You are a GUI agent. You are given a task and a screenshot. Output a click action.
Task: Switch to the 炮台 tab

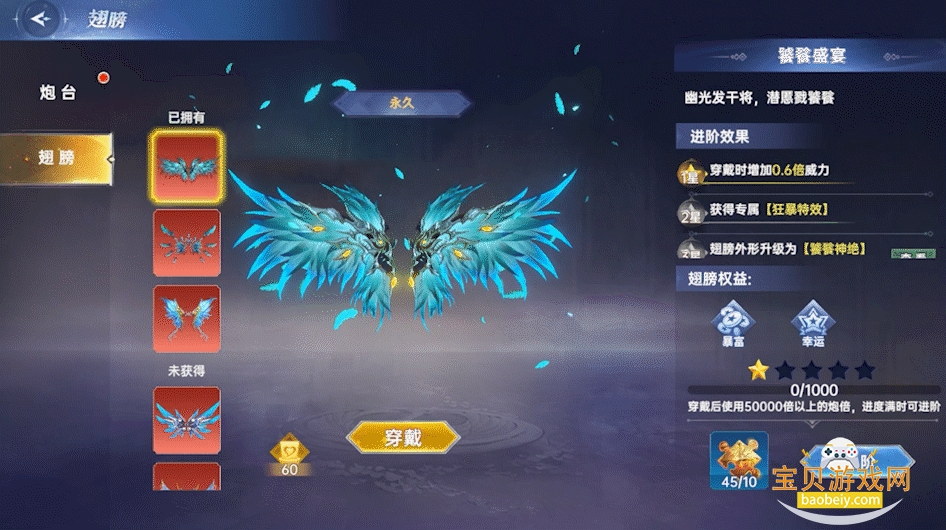(x=57, y=93)
